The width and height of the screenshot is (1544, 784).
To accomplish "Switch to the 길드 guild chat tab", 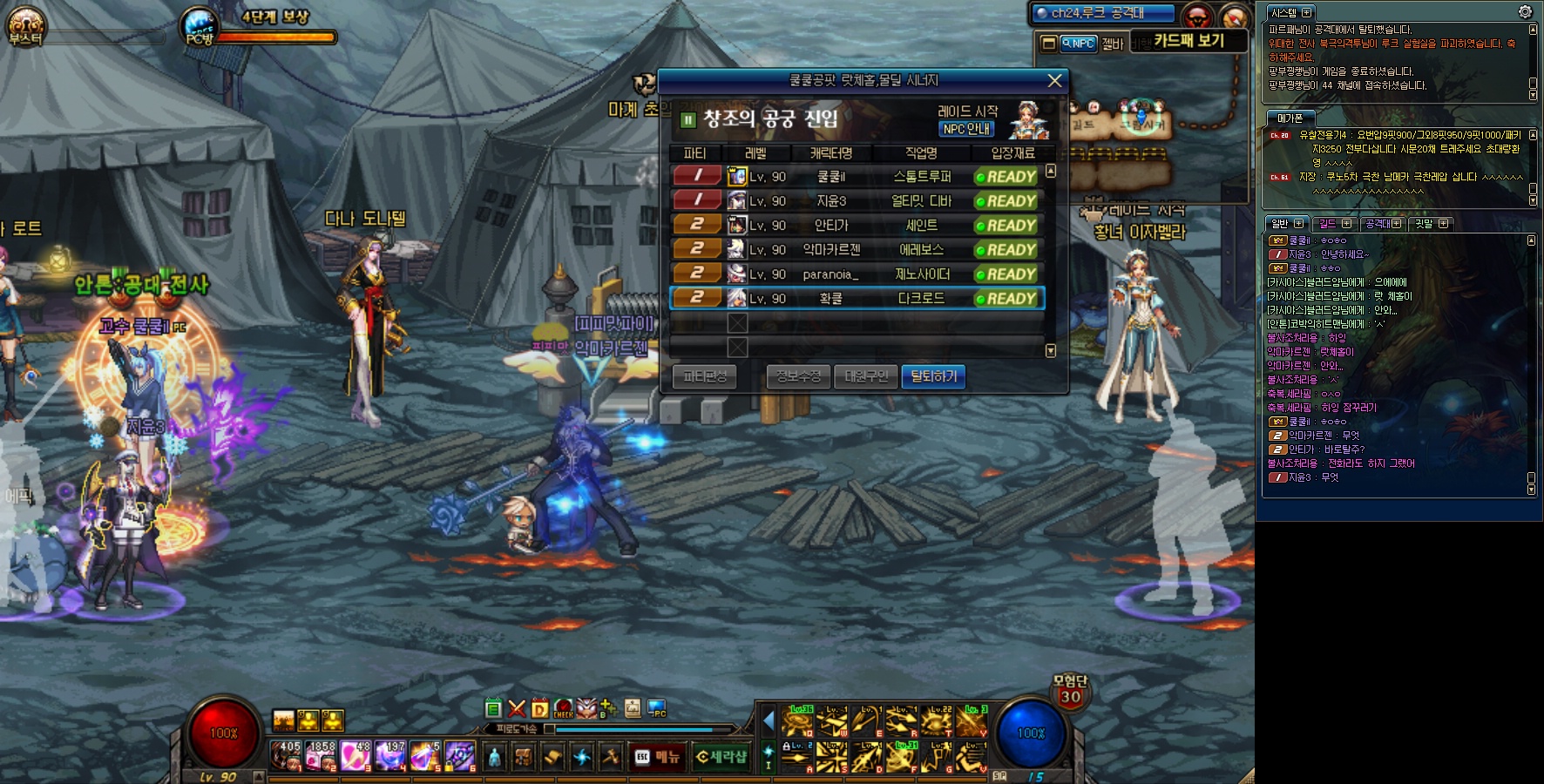I will 1333,224.
